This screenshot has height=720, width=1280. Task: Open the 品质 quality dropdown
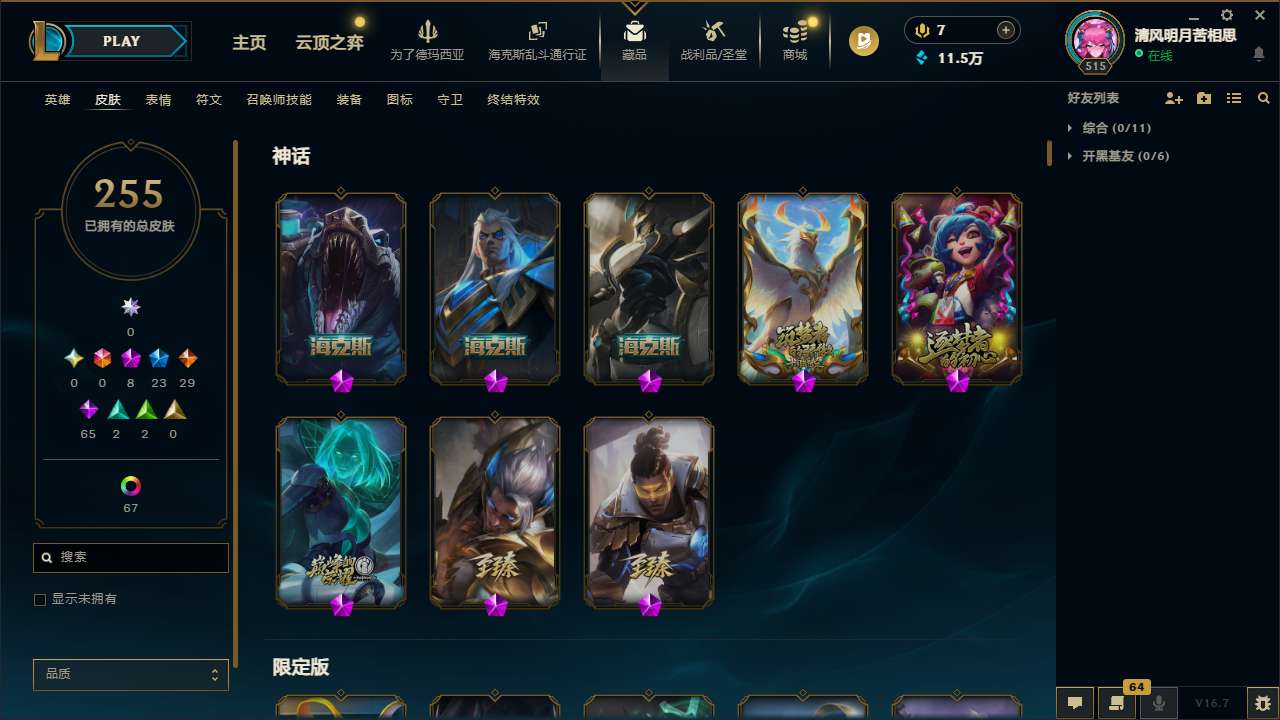click(130, 674)
